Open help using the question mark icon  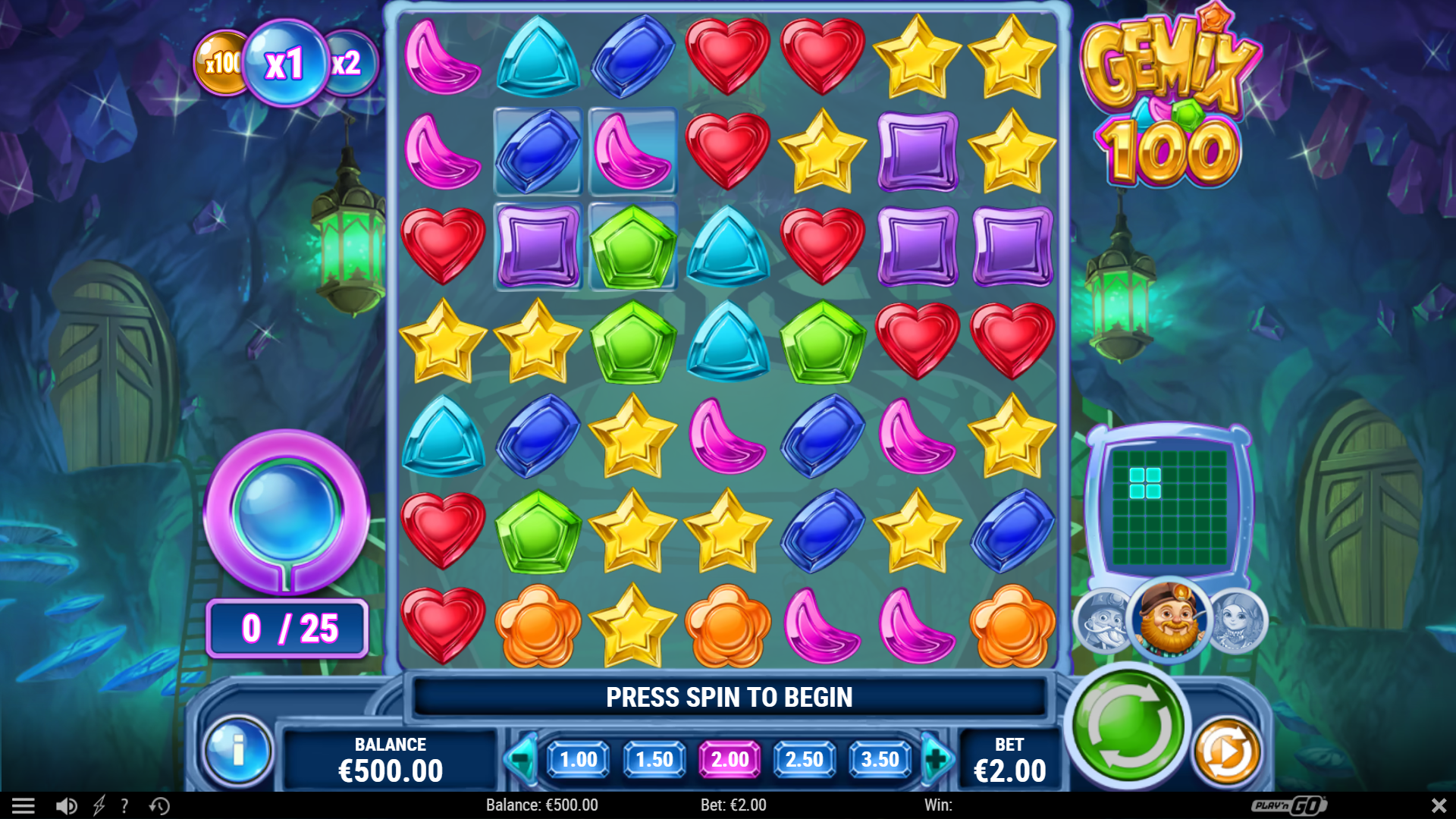(124, 805)
